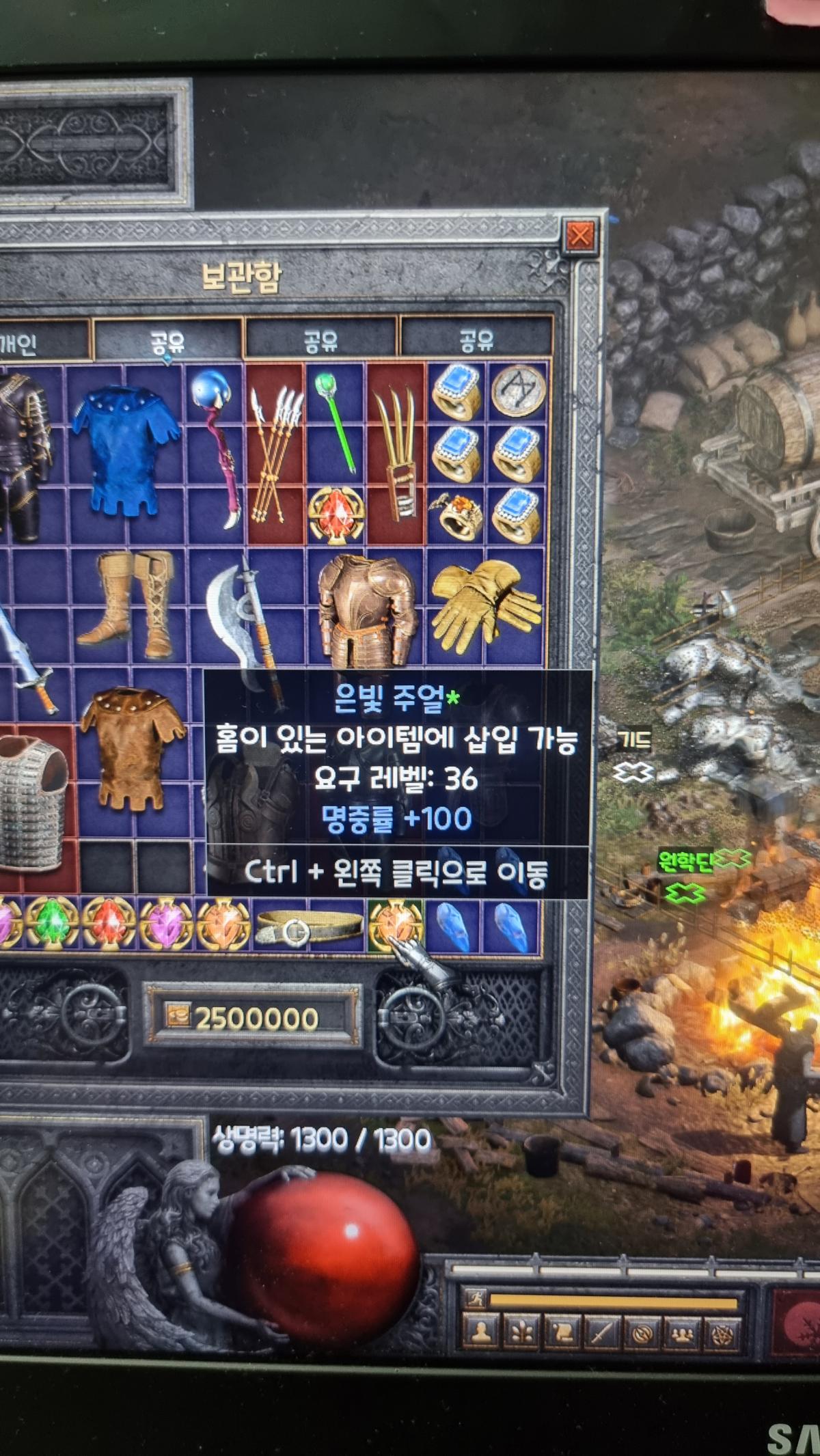Open the quest log scroll icon

tap(561, 1332)
